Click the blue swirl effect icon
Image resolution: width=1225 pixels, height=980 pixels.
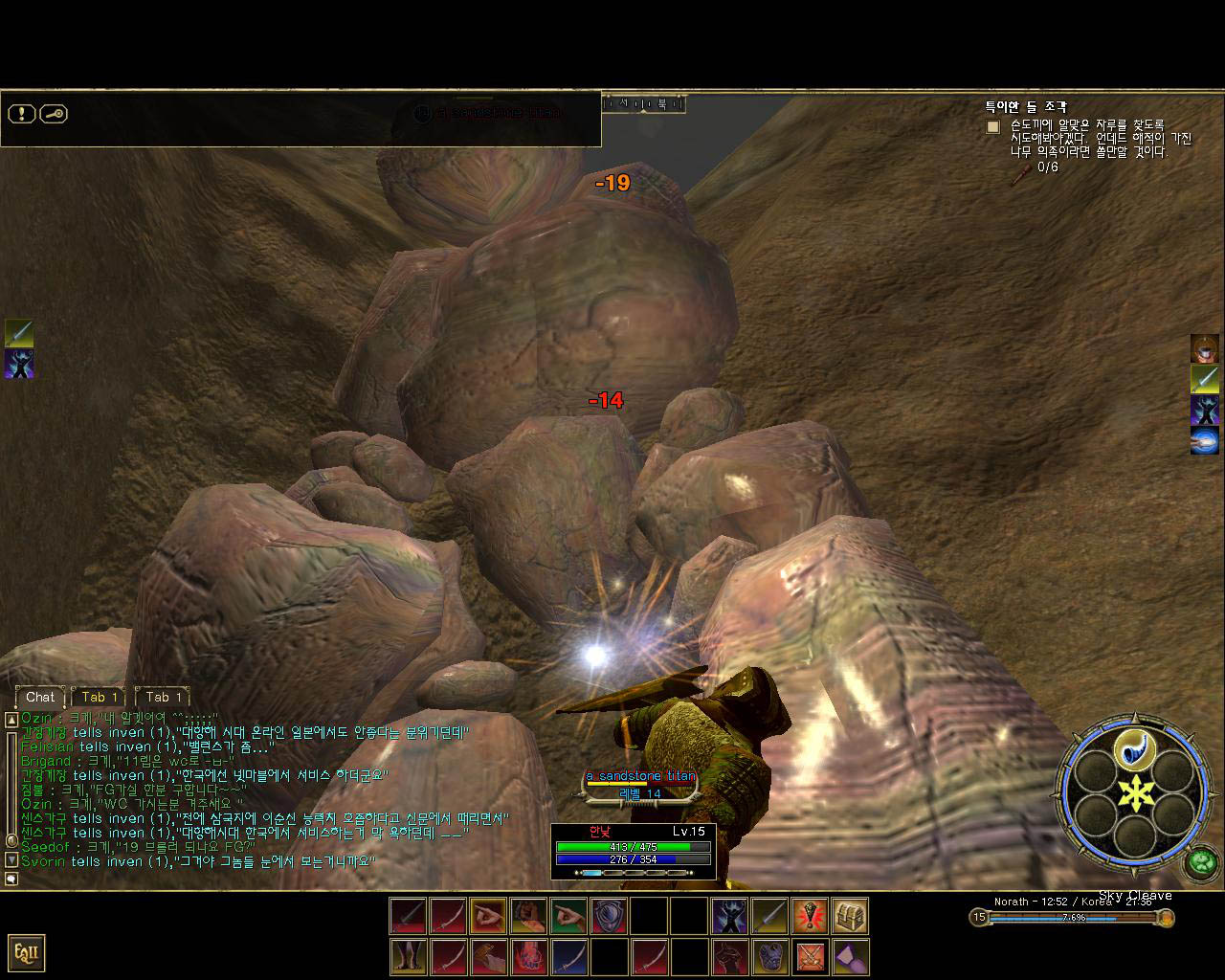click(x=1204, y=441)
